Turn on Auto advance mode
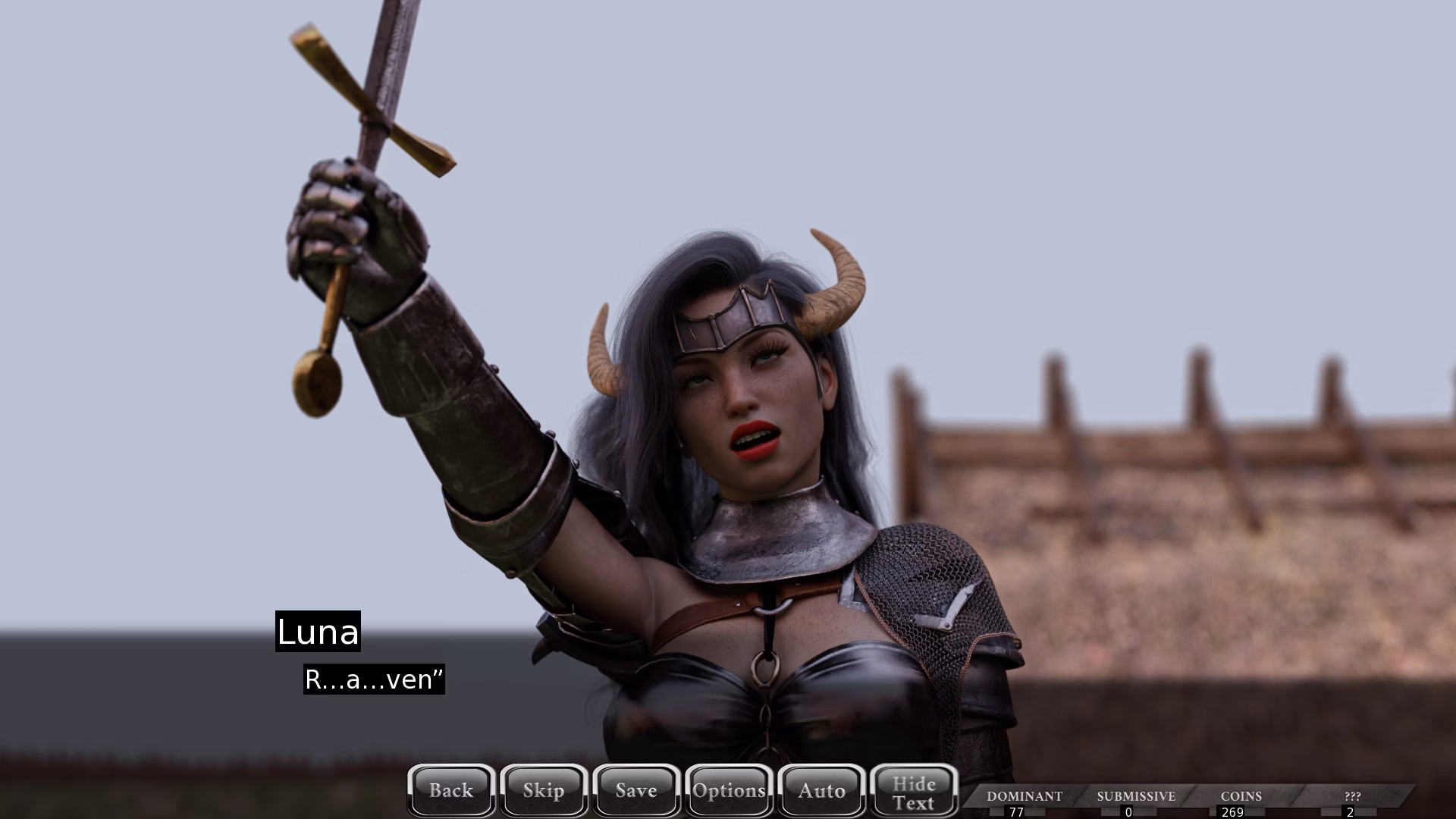Screen dimensions: 1456x819 click(x=821, y=791)
